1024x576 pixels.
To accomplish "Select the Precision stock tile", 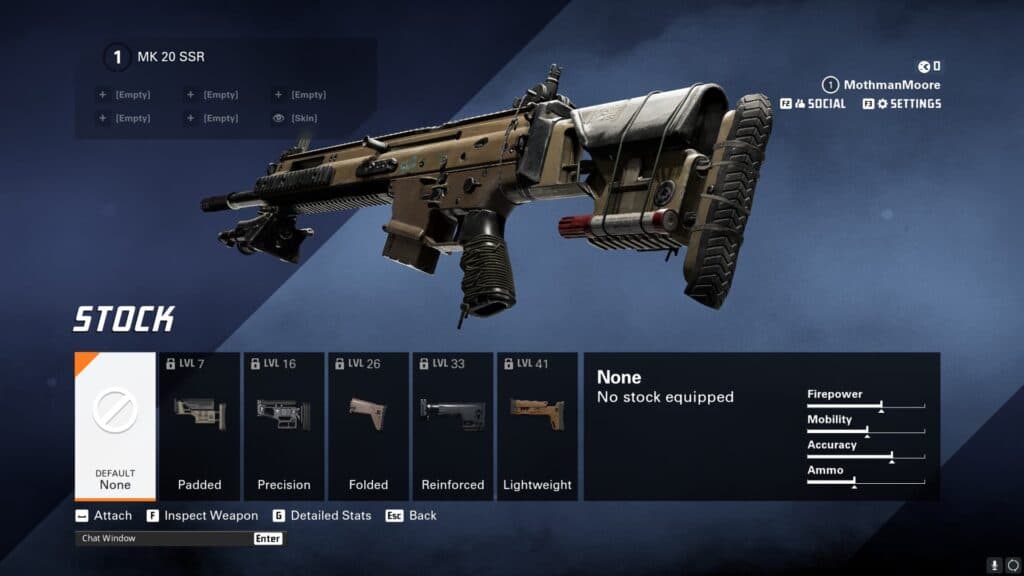I will (x=284, y=426).
